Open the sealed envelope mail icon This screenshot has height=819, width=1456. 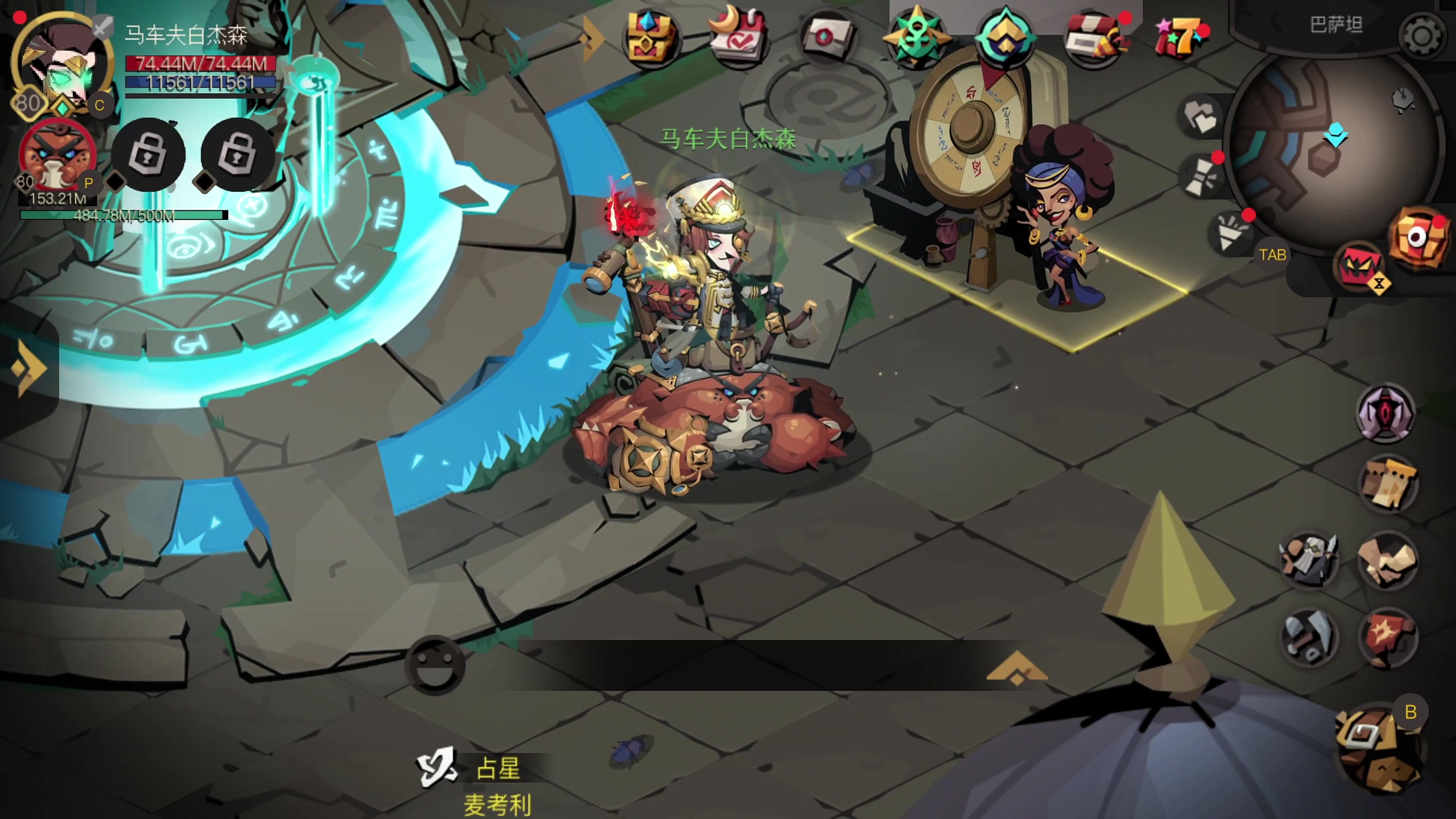[826, 37]
